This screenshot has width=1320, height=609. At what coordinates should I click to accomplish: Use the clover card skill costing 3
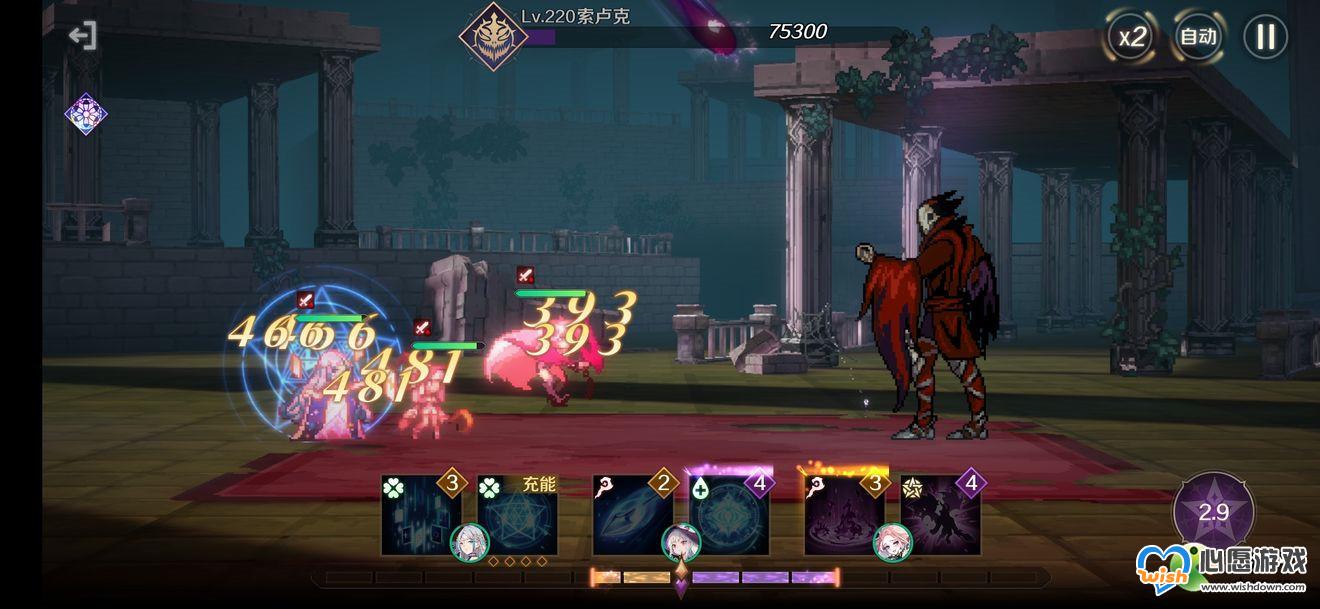[x=421, y=515]
